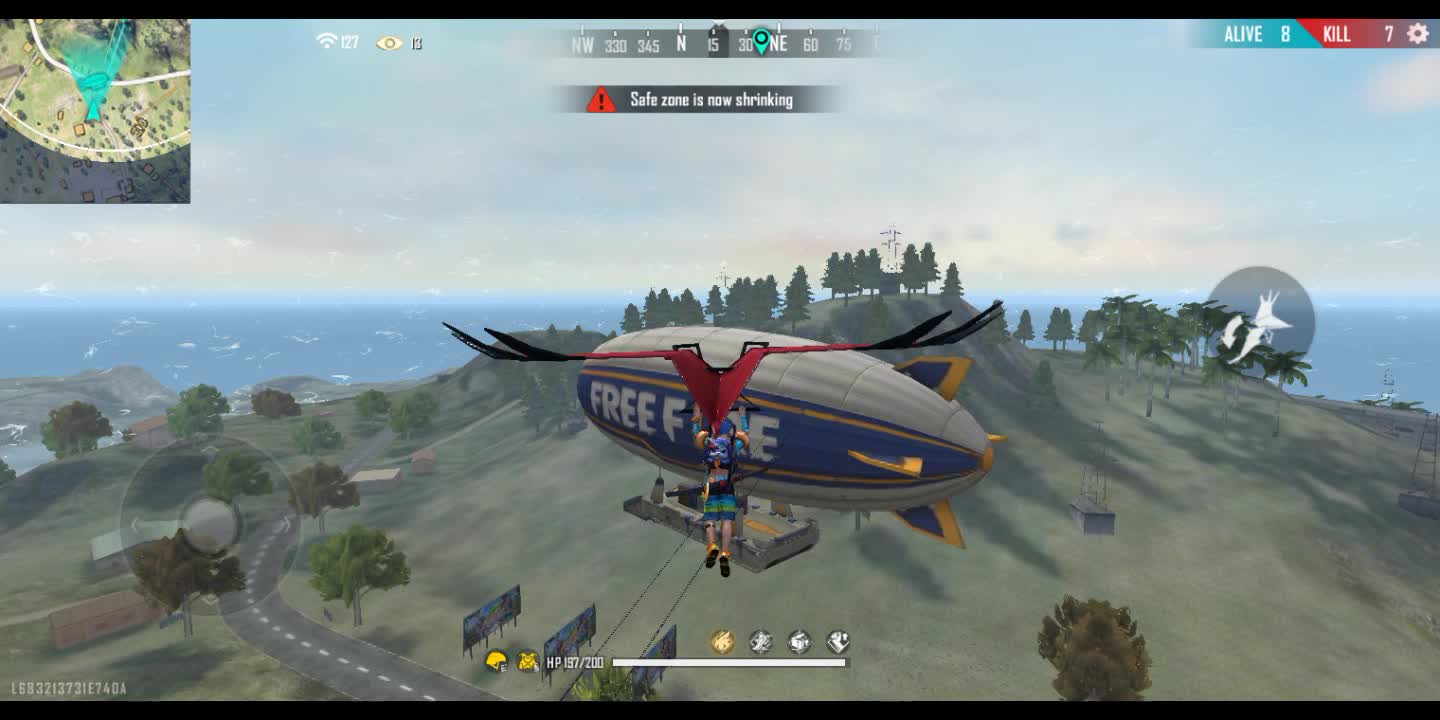Tap the eye spectator count icon
This screenshot has height=720, width=1440.
(x=389, y=43)
